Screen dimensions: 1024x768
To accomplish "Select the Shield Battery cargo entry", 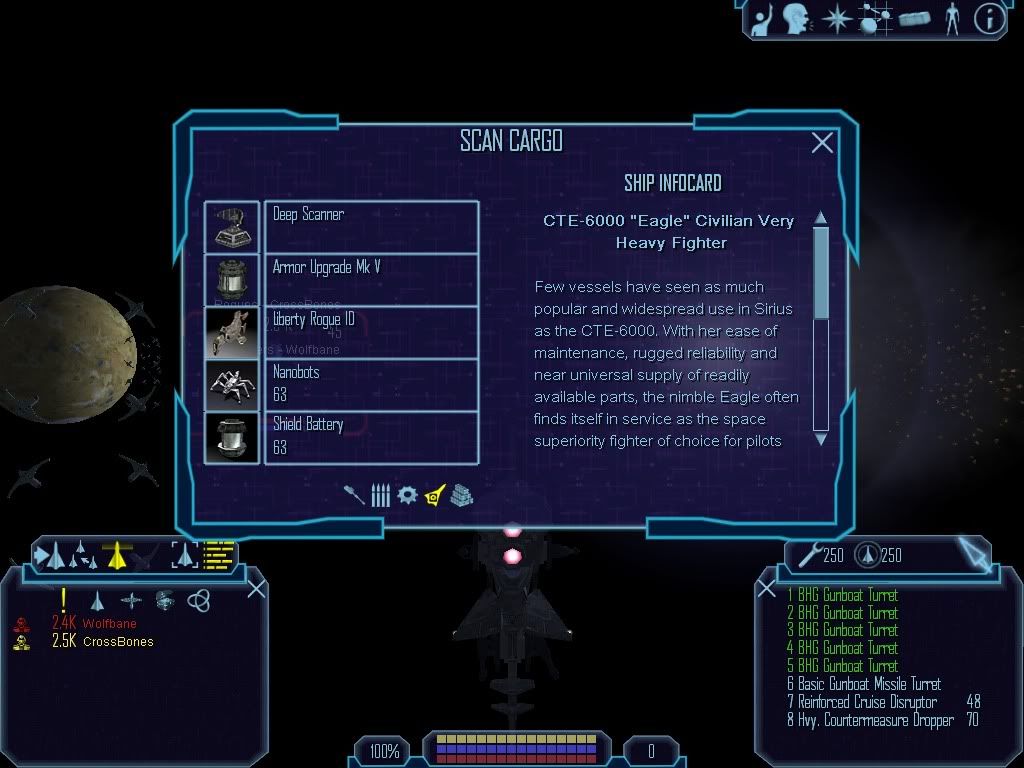I will tap(370, 437).
